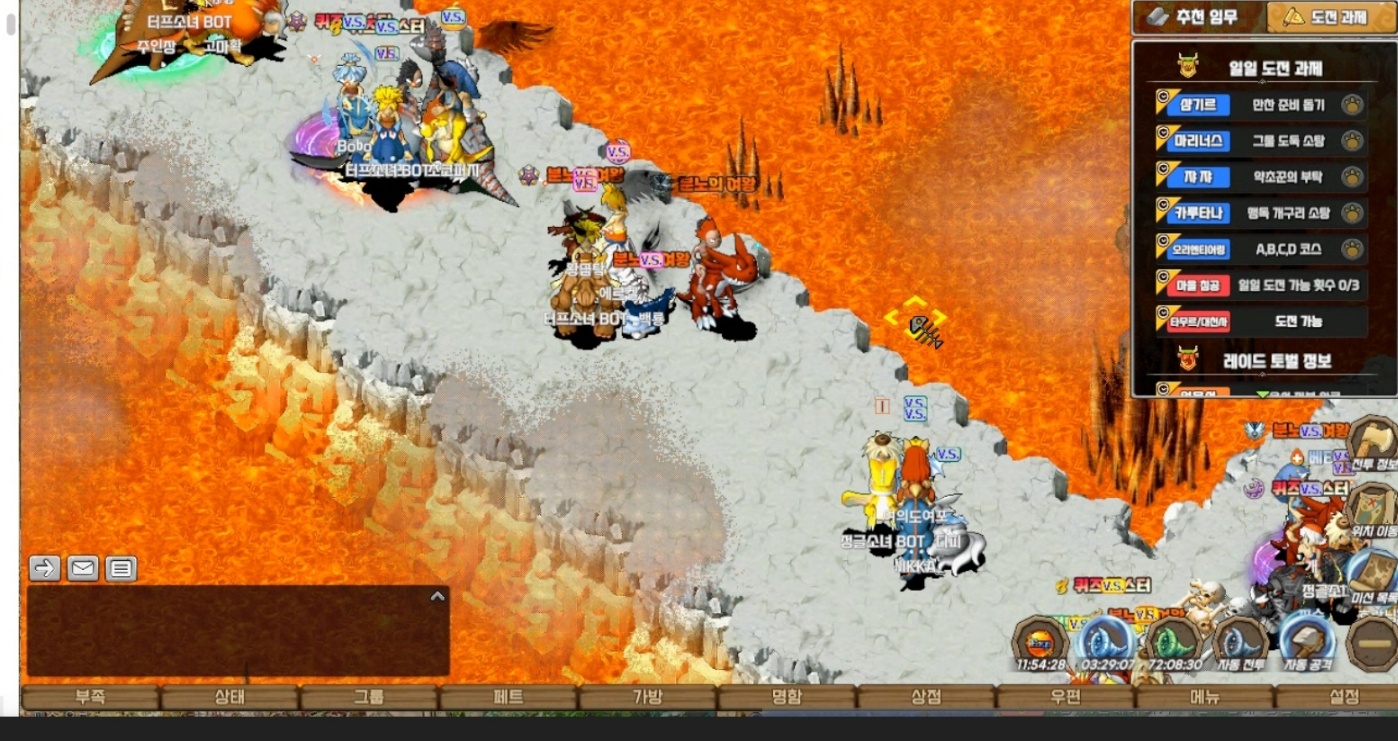Open 설정 settings
The height and width of the screenshot is (741, 1398).
(1343, 697)
